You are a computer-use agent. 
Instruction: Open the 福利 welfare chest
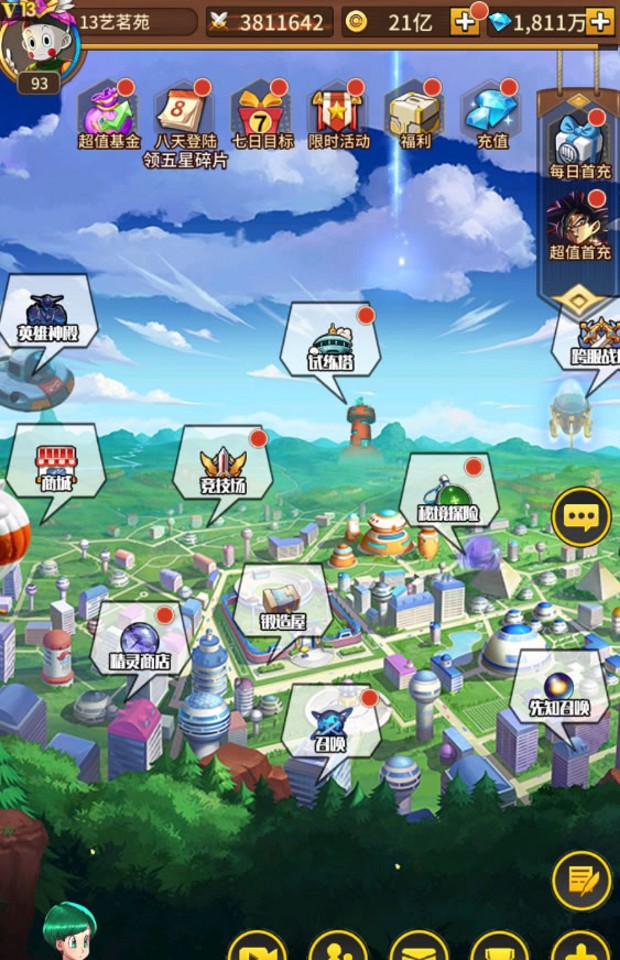[x=415, y=113]
